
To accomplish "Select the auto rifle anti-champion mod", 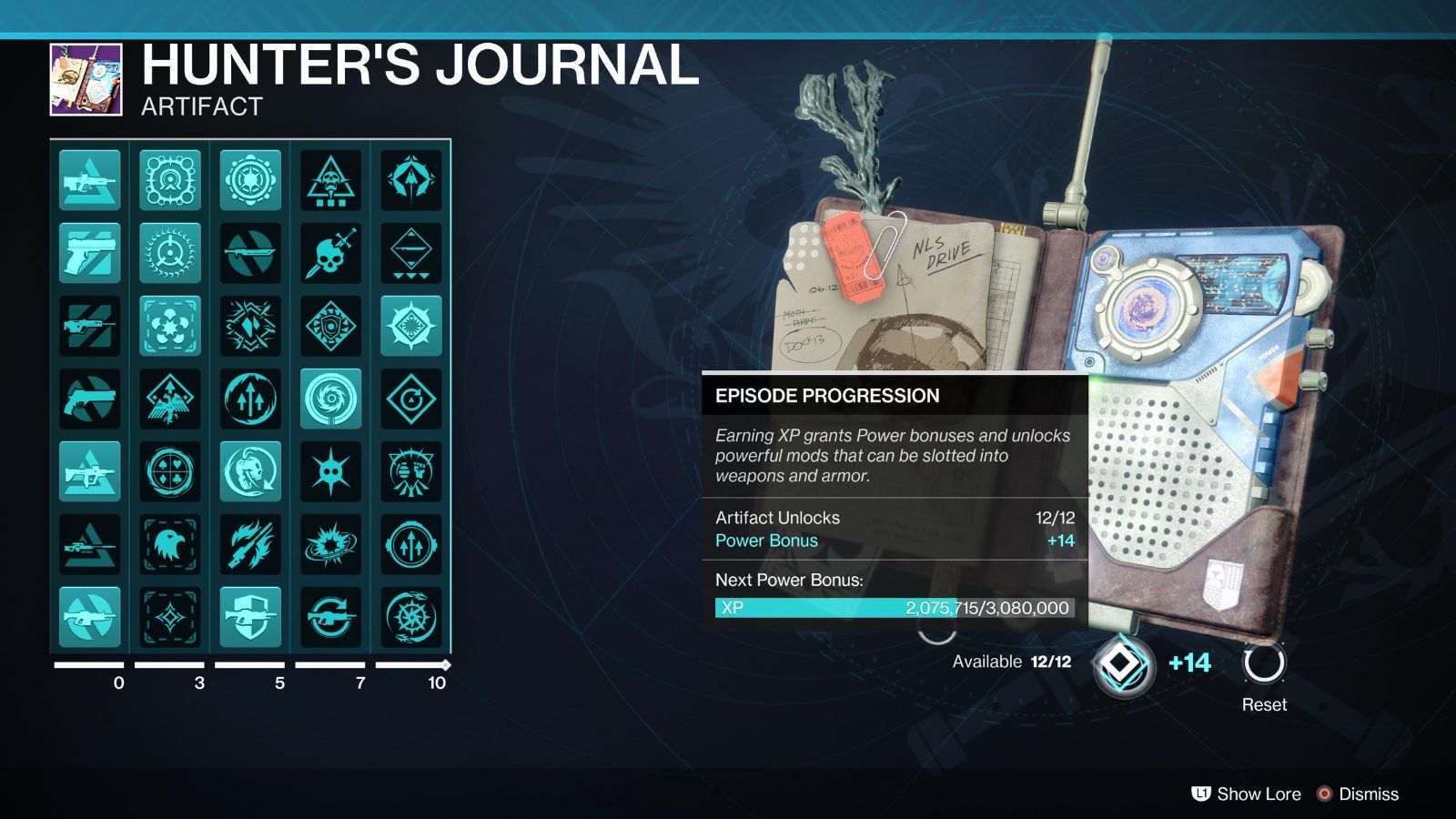I will coord(89,180).
